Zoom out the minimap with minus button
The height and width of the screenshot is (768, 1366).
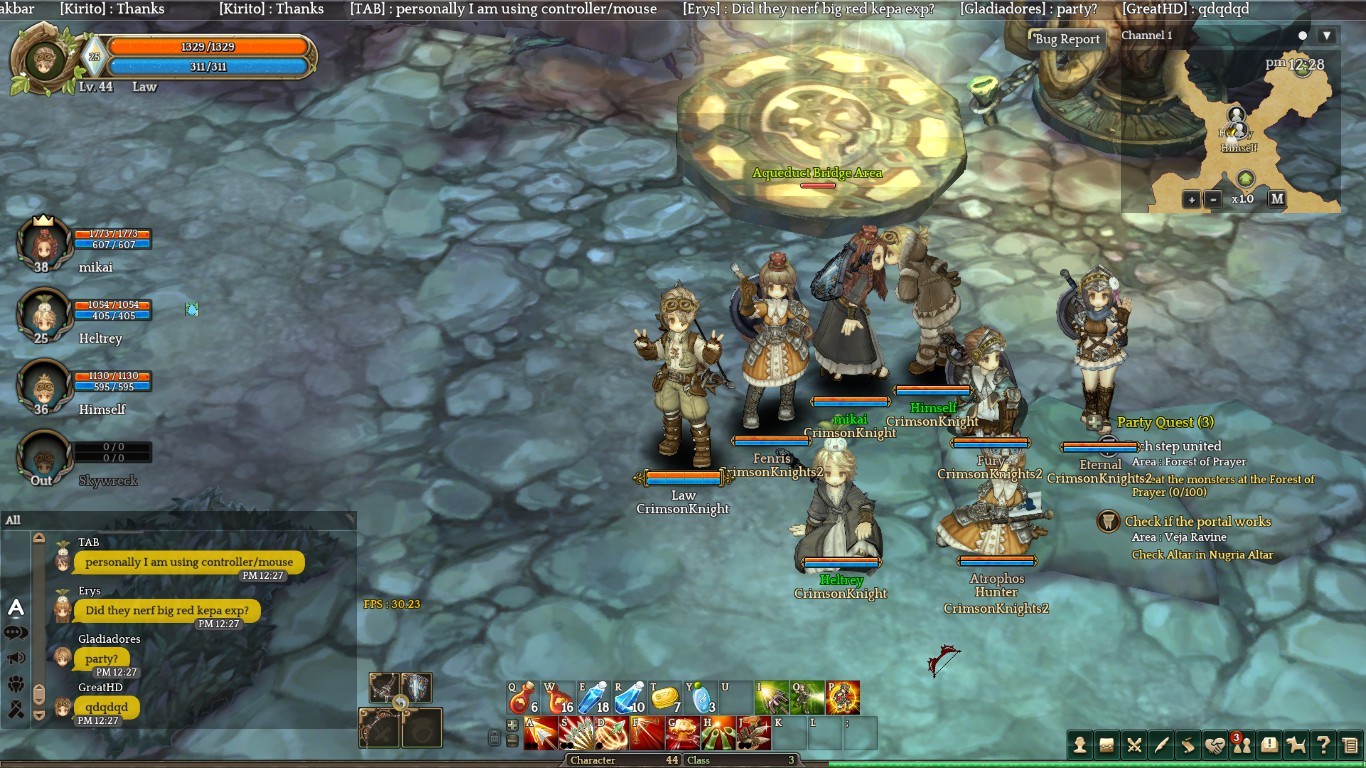pyautogui.click(x=1213, y=199)
